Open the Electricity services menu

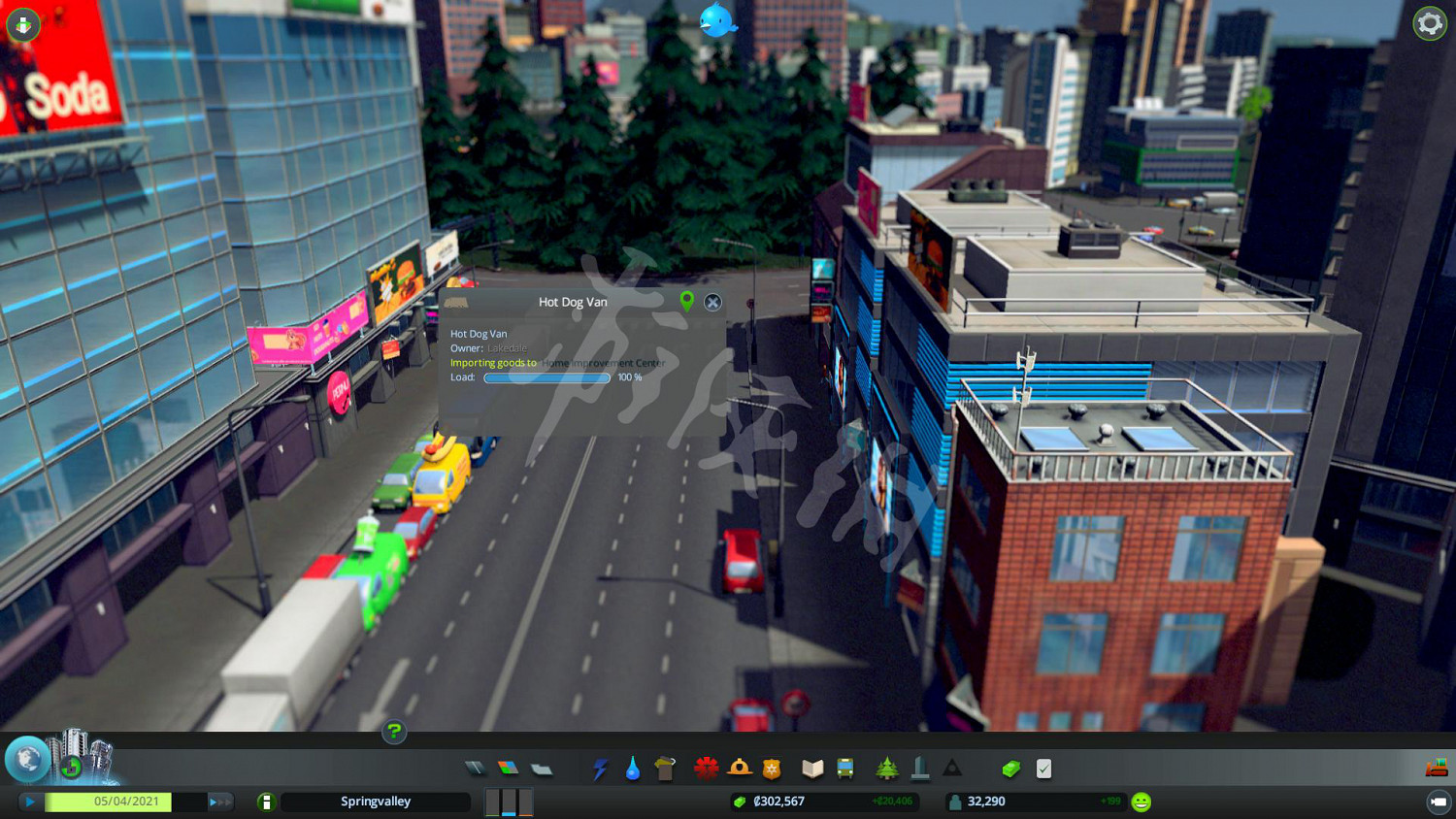pos(601,768)
